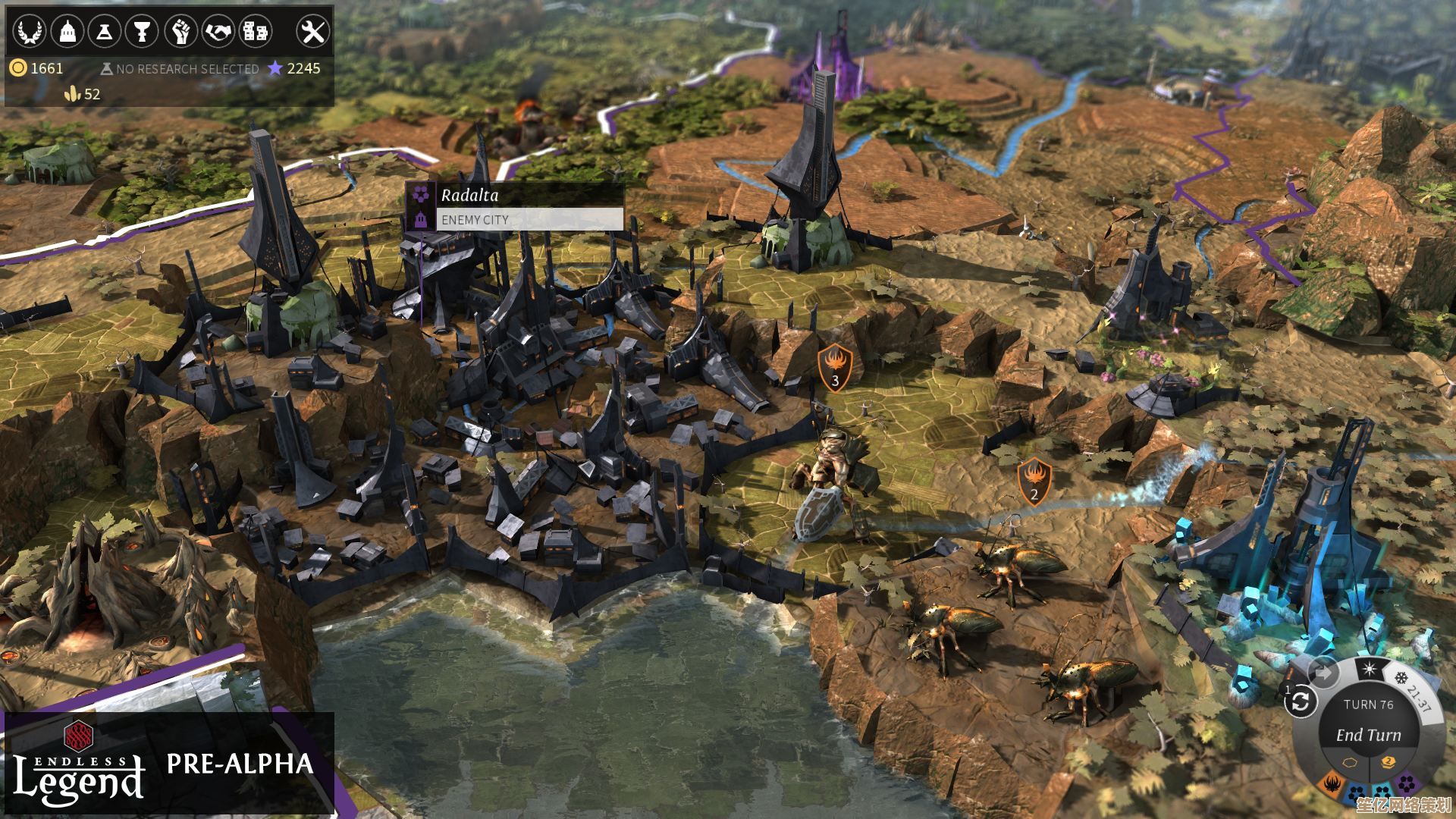The image size is (1456, 819).
Task: Click the grey next-arrow button above turn dial
Action: click(1323, 673)
